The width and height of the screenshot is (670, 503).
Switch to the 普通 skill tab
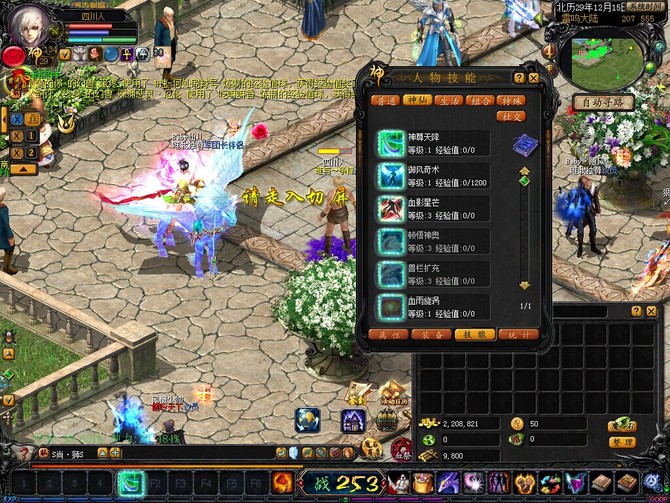[384, 100]
